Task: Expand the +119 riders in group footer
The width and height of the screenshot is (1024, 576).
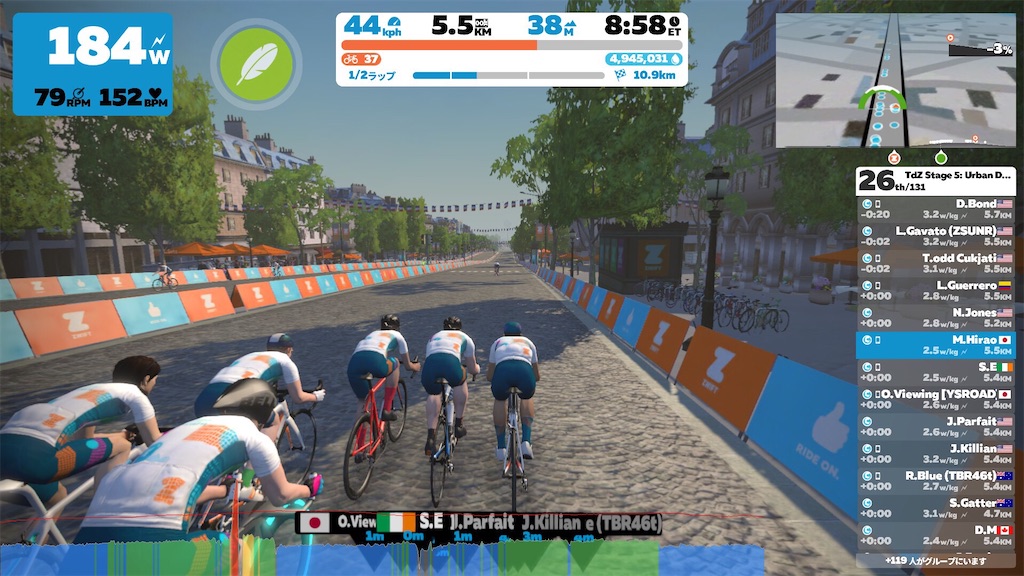Action: click(x=936, y=561)
